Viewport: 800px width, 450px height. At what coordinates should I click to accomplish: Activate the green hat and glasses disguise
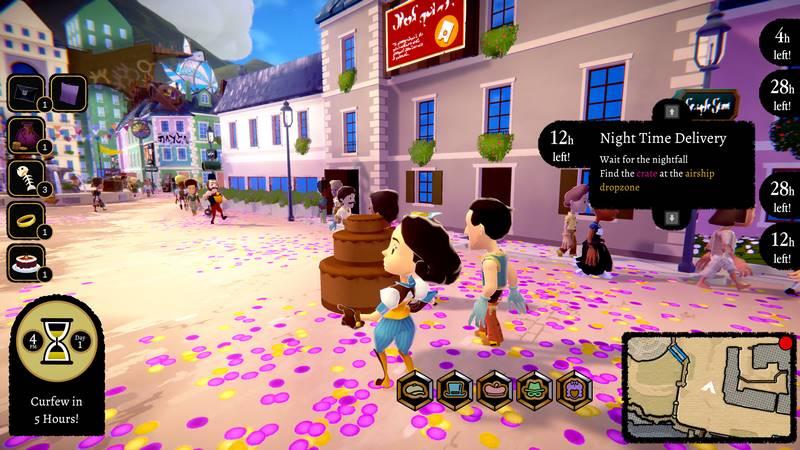(535, 388)
